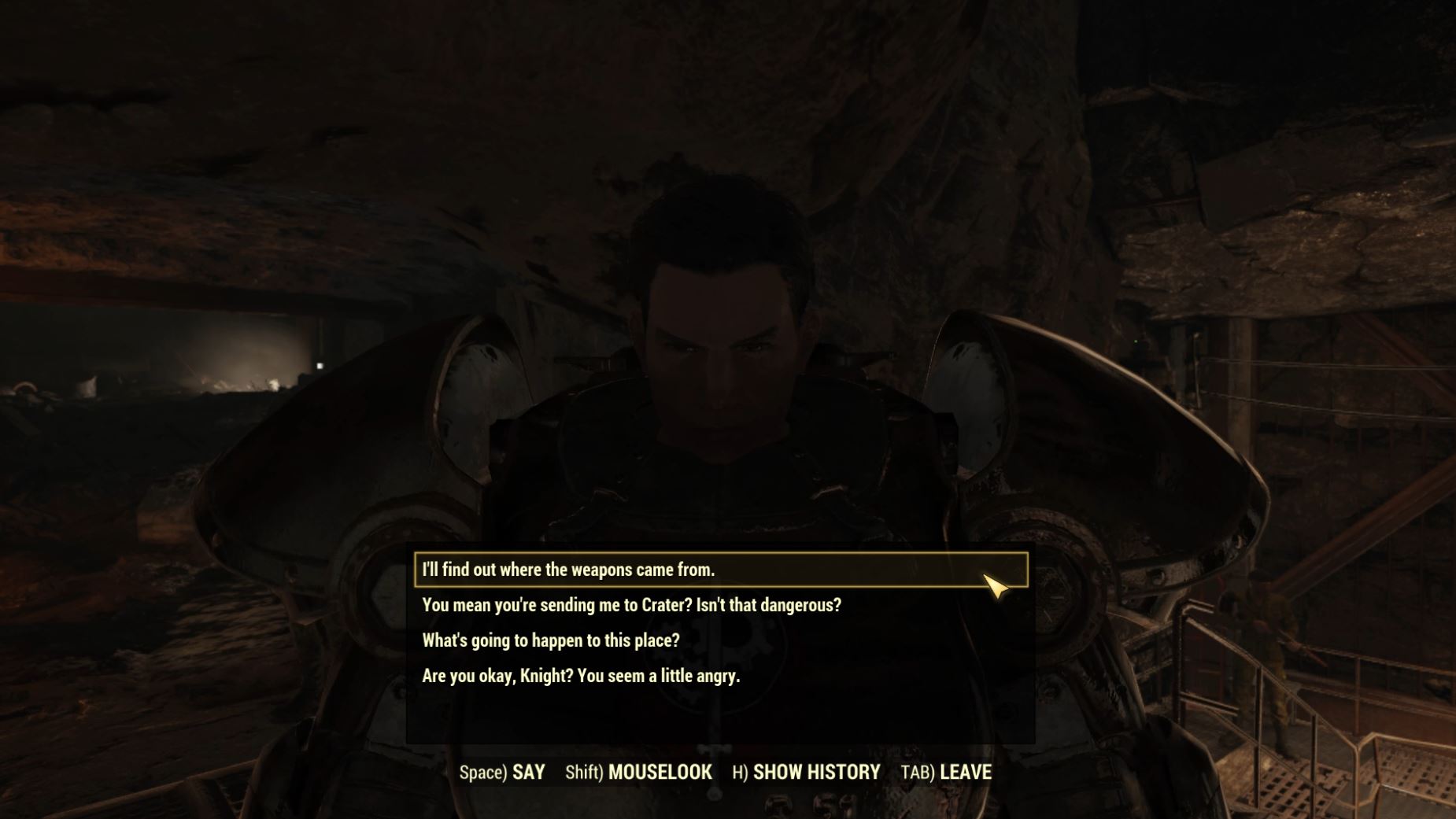Viewport: 1456px width, 819px height.
Task: Open SHOW HISTORY from the dialogue controls
Action: (x=816, y=772)
